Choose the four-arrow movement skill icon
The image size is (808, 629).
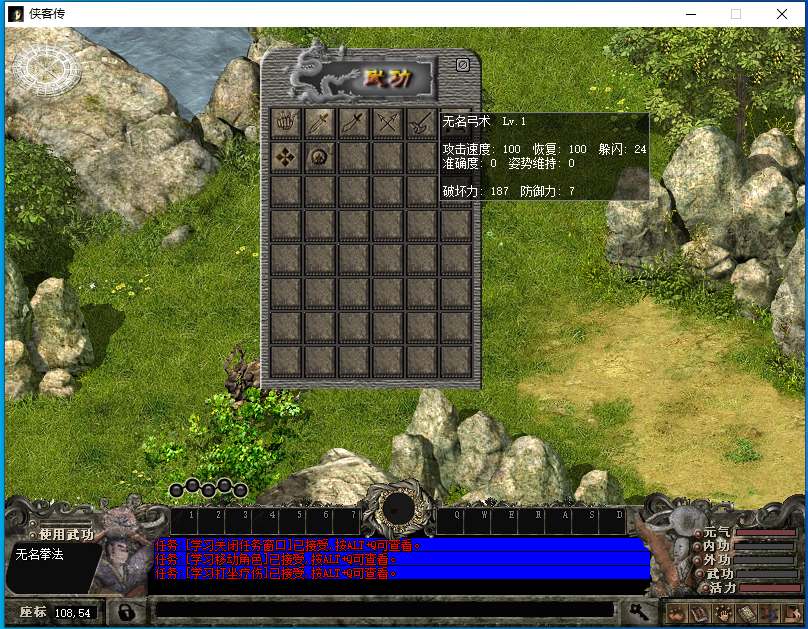pyautogui.click(x=287, y=157)
